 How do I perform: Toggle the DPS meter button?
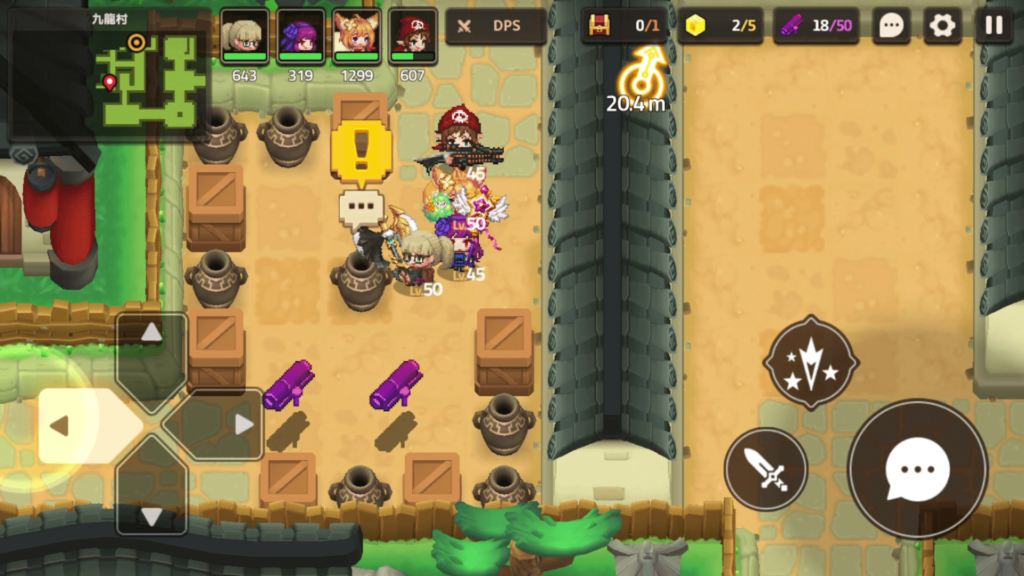pos(495,26)
